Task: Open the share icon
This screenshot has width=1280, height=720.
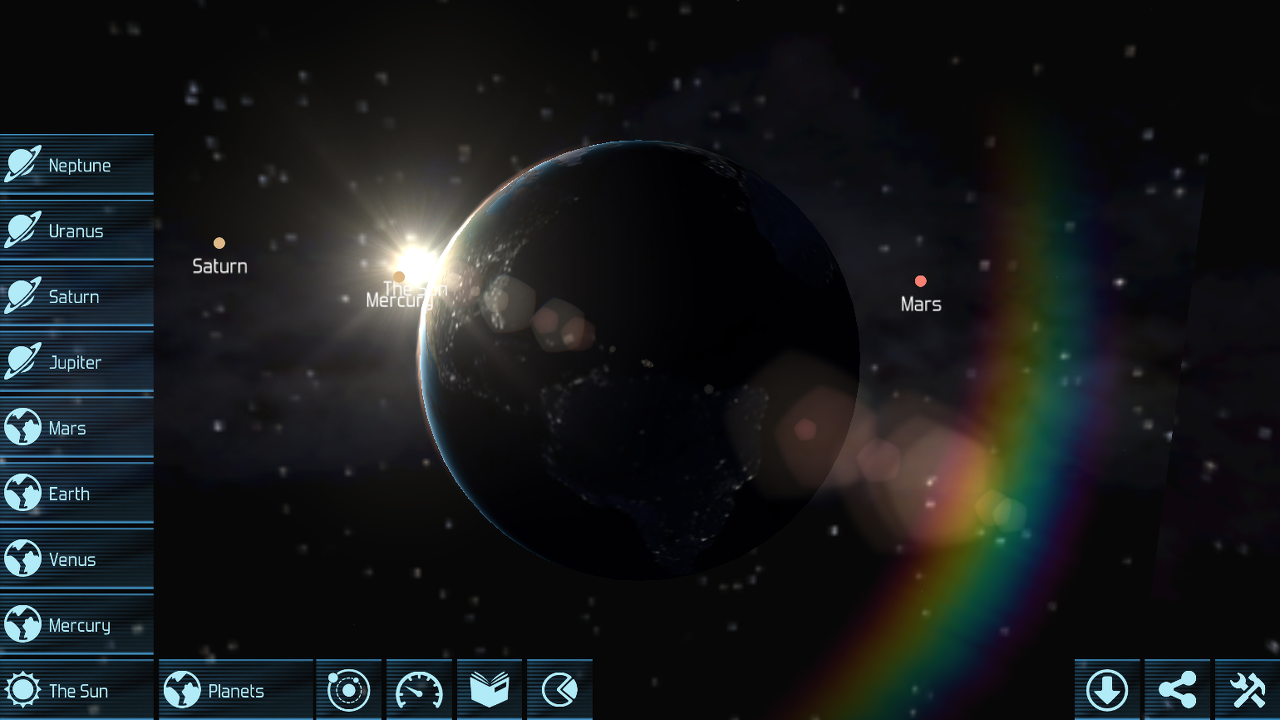Action: (1179, 689)
